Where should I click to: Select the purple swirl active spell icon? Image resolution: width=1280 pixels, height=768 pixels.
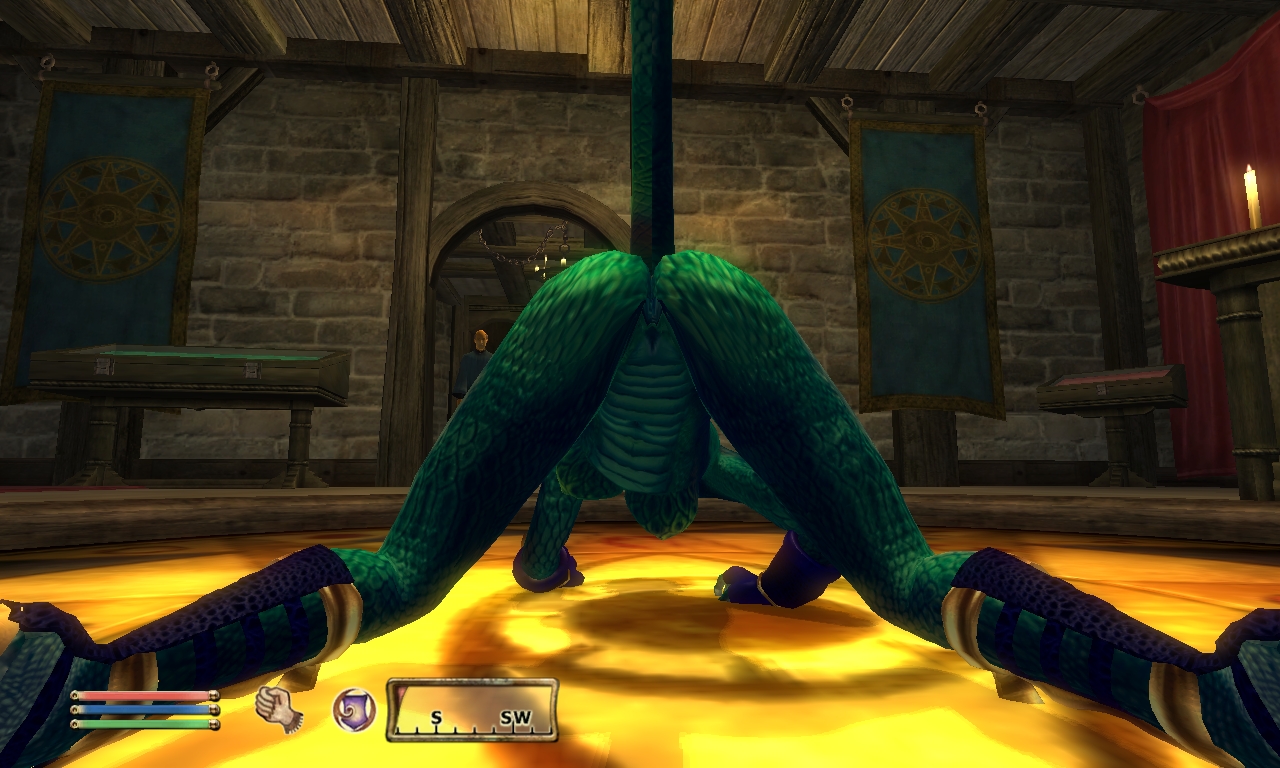(352, 709)
